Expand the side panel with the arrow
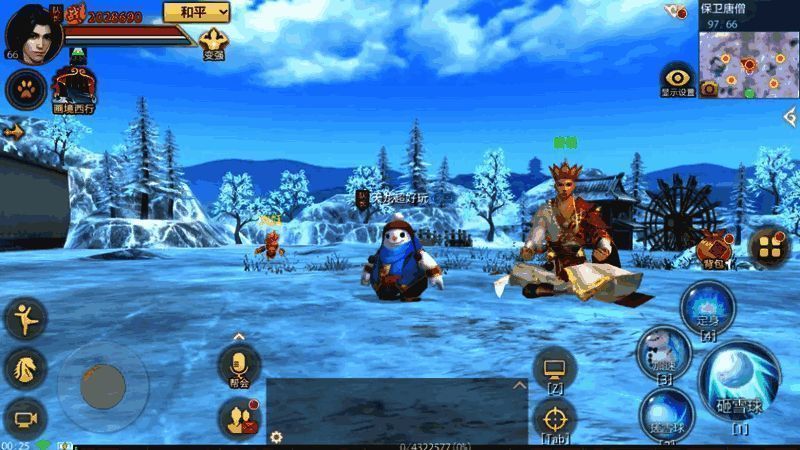Screen dimensions: 800x450 (14, 131)
